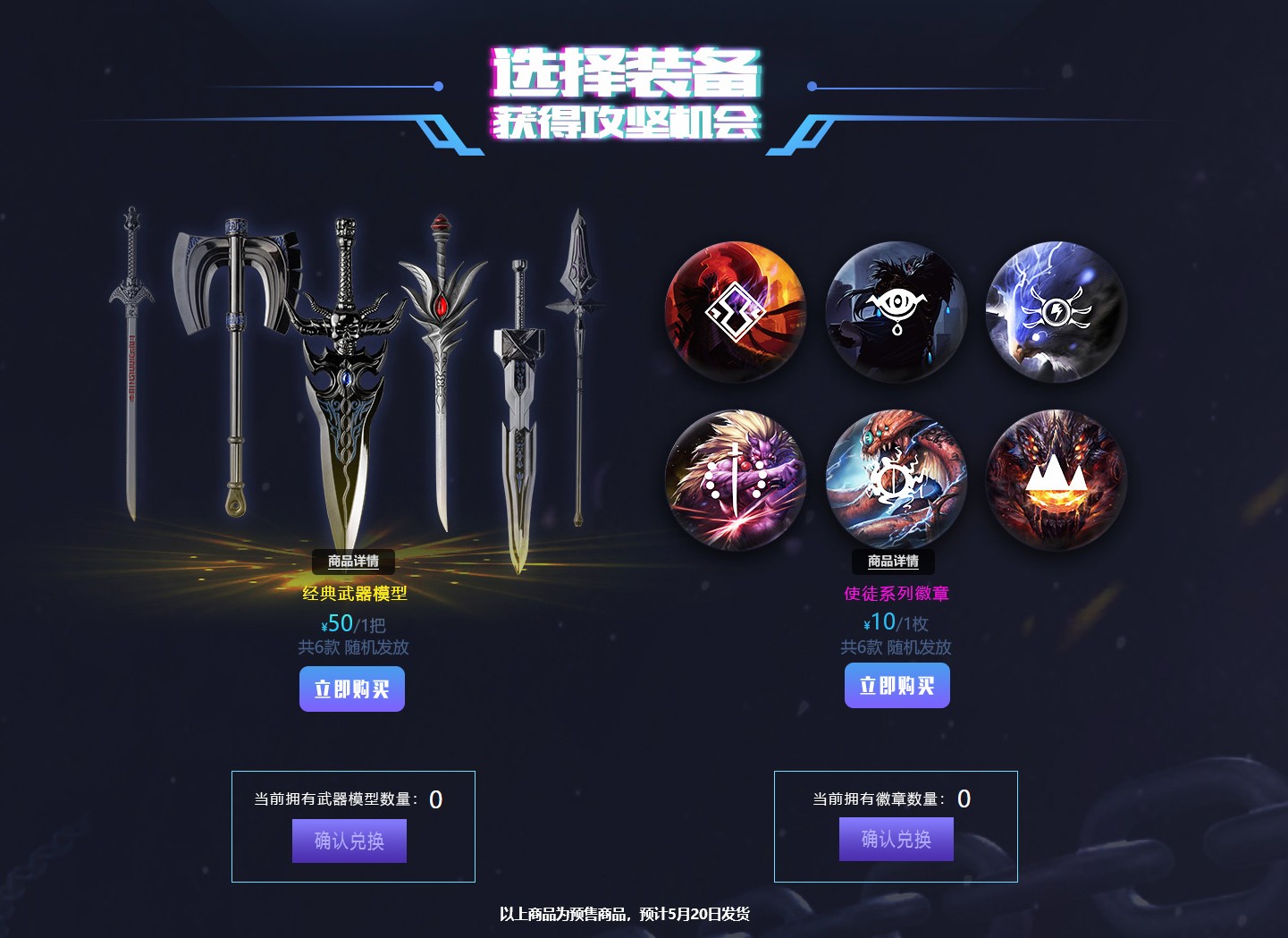Select the purple monk badge icon
This screenshot has height=938, width=1288.
pyautogui.click(x=735, y=478)
